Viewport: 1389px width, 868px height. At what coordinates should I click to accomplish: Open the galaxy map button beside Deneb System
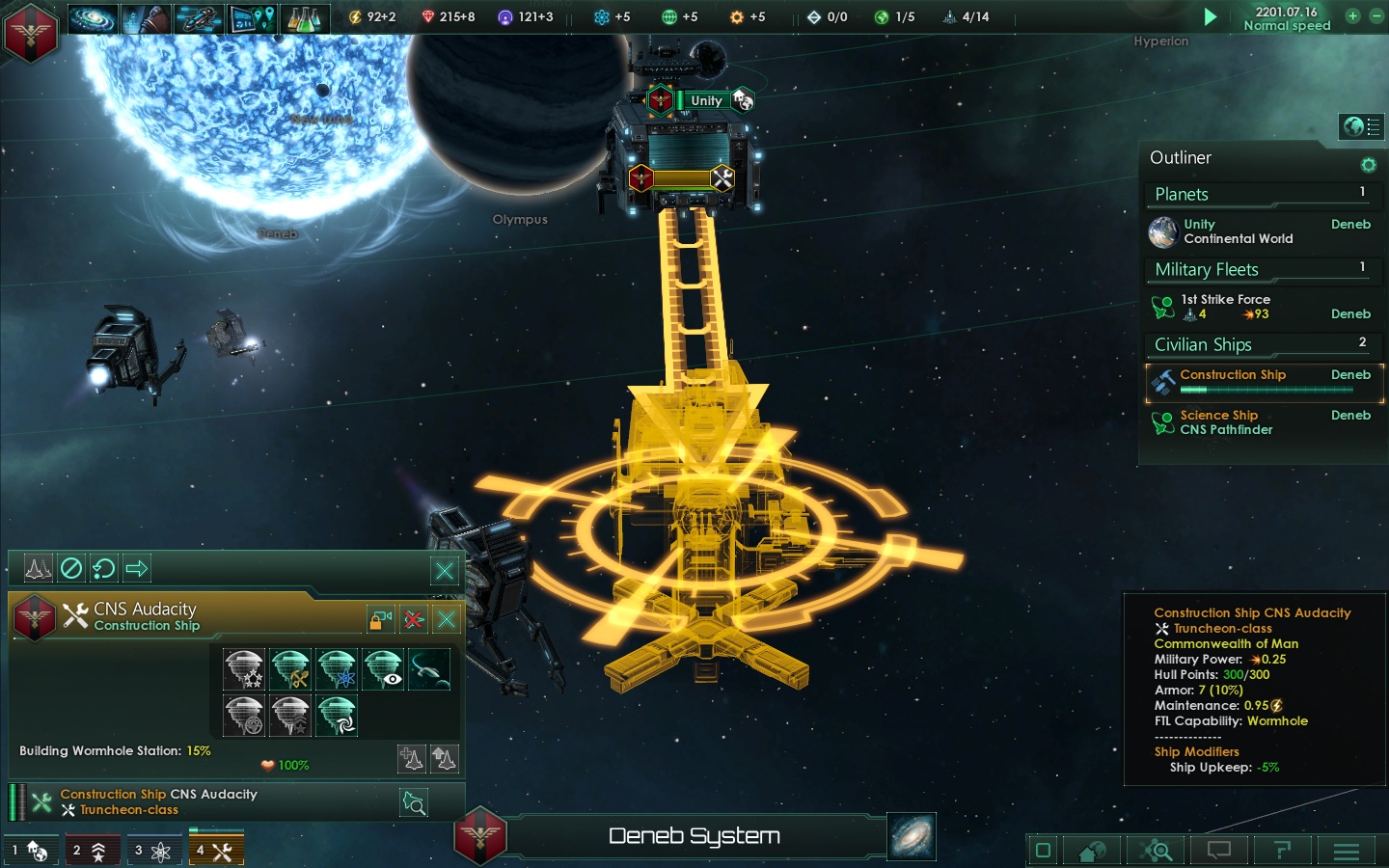pyautogui.click(x=912, y=835)
